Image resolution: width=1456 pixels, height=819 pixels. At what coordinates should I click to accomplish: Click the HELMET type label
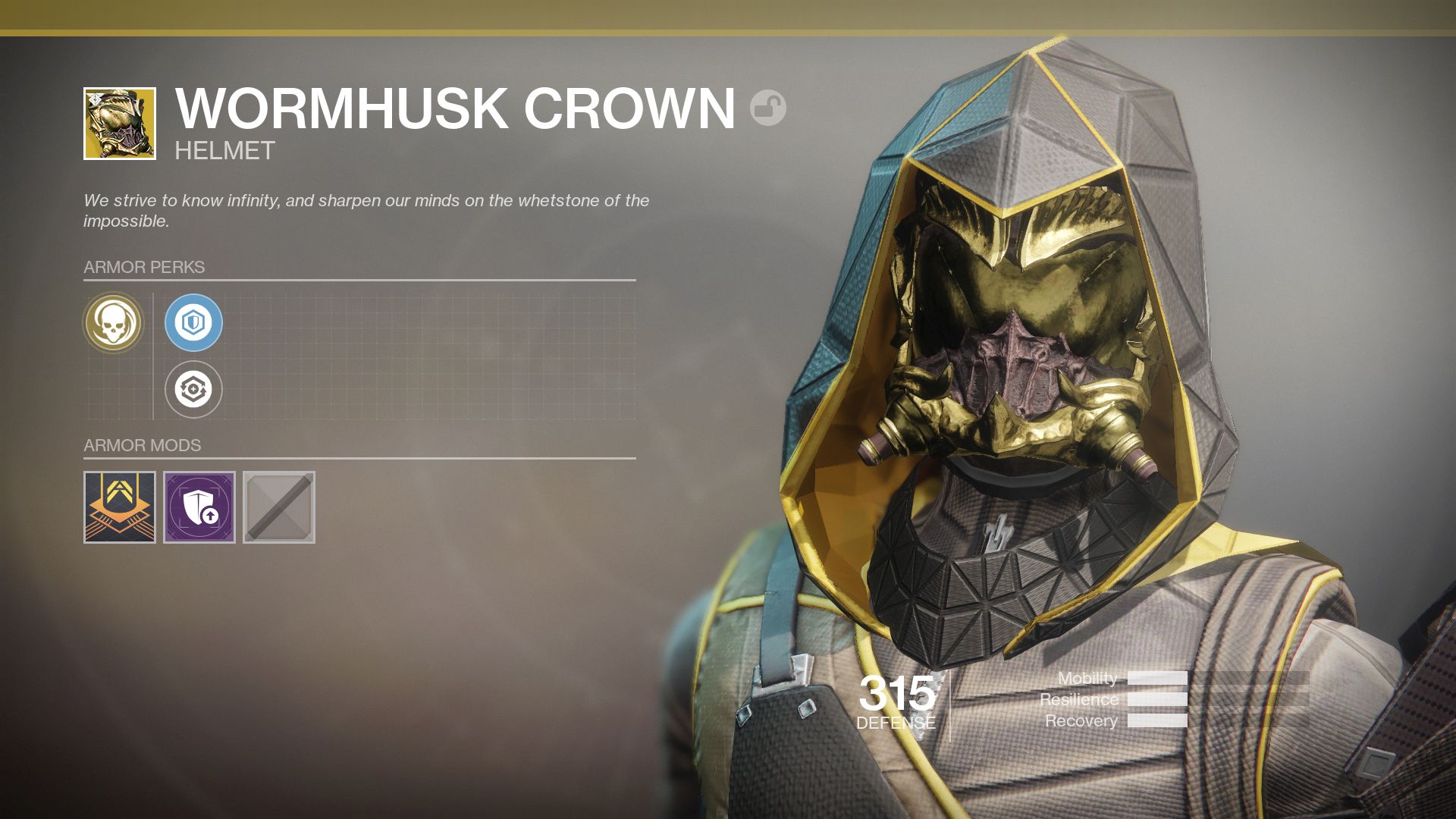click(x=222, y=149)
